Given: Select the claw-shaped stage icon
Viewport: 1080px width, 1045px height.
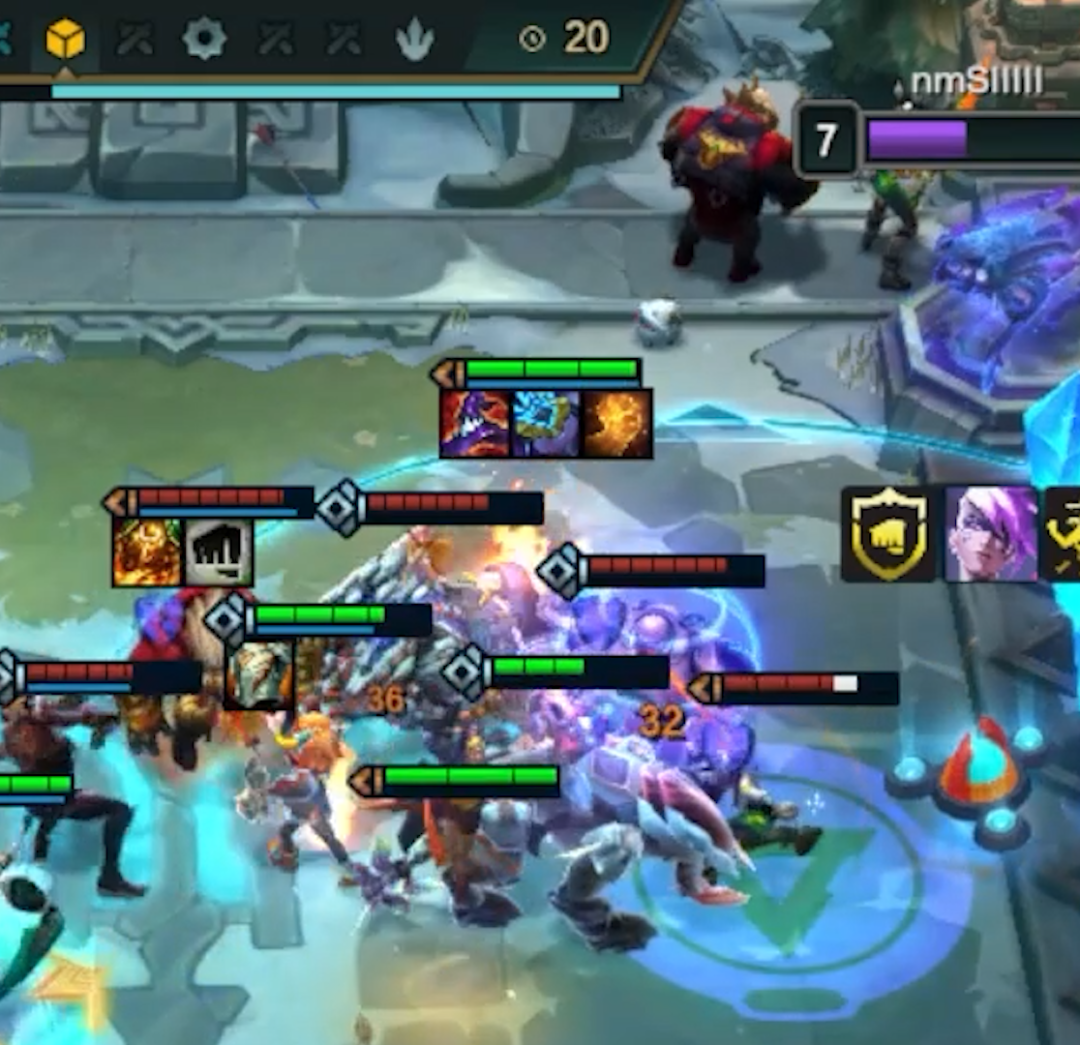Looking at the screenshot, I should tap(414, 40).
